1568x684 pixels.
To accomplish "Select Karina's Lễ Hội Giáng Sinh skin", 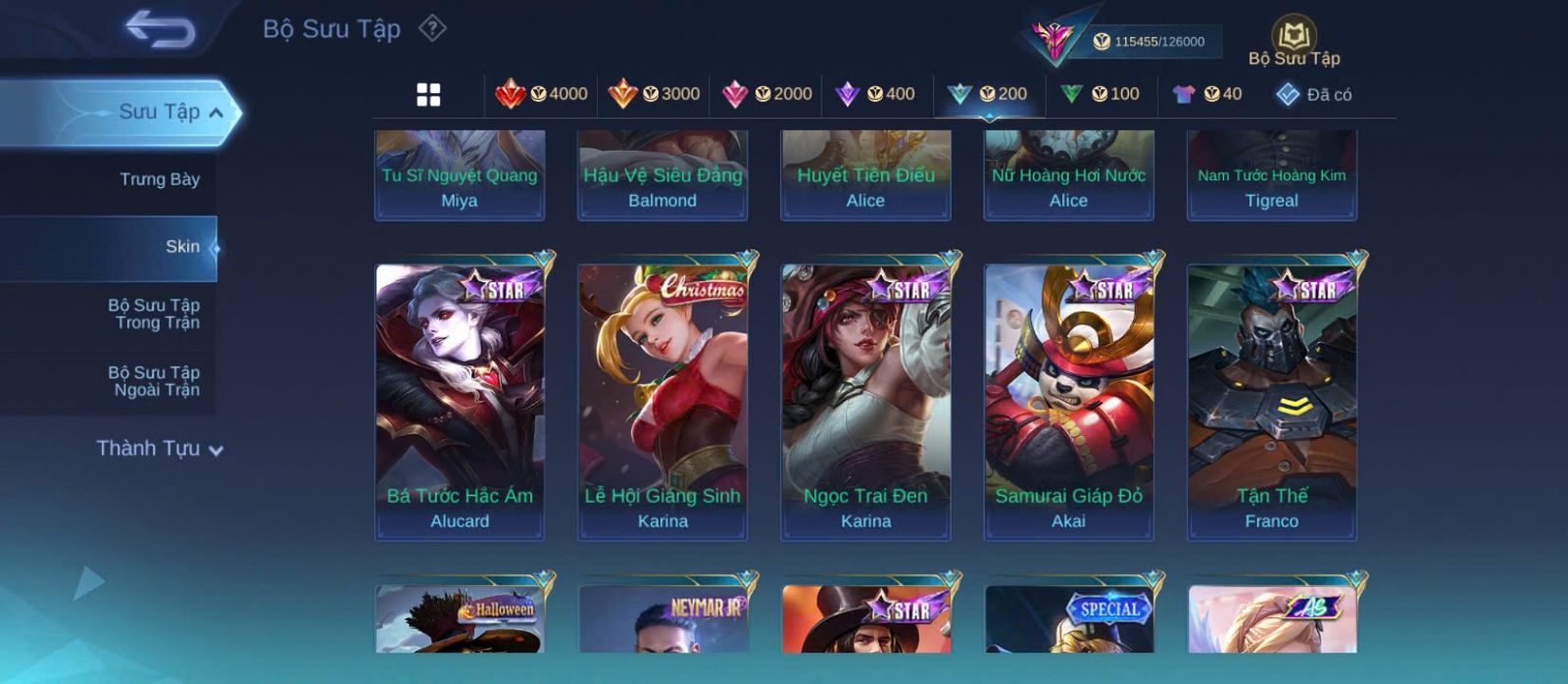I will 662,402.
